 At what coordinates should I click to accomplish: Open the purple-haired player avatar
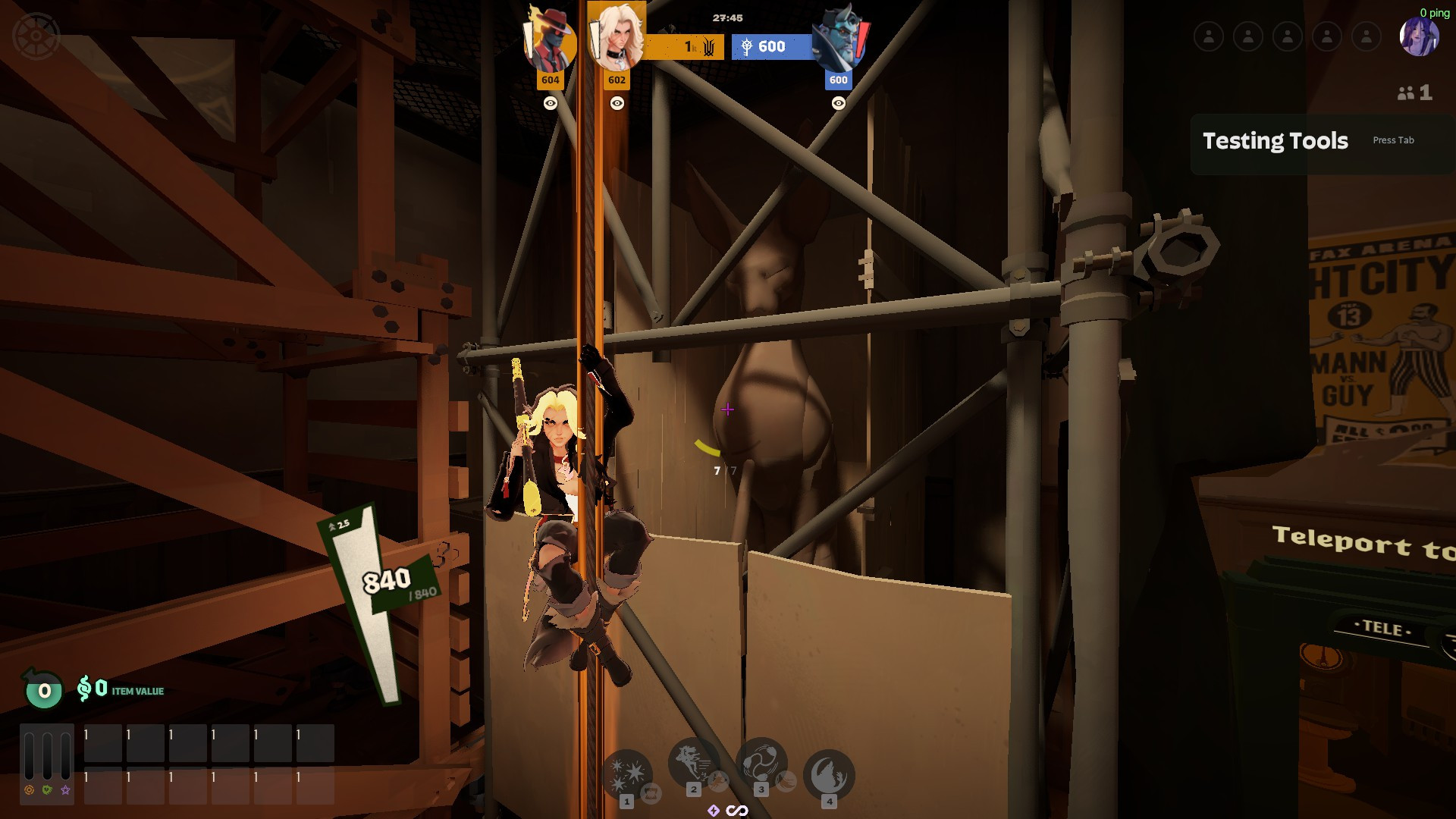(x=1418, y=37)
